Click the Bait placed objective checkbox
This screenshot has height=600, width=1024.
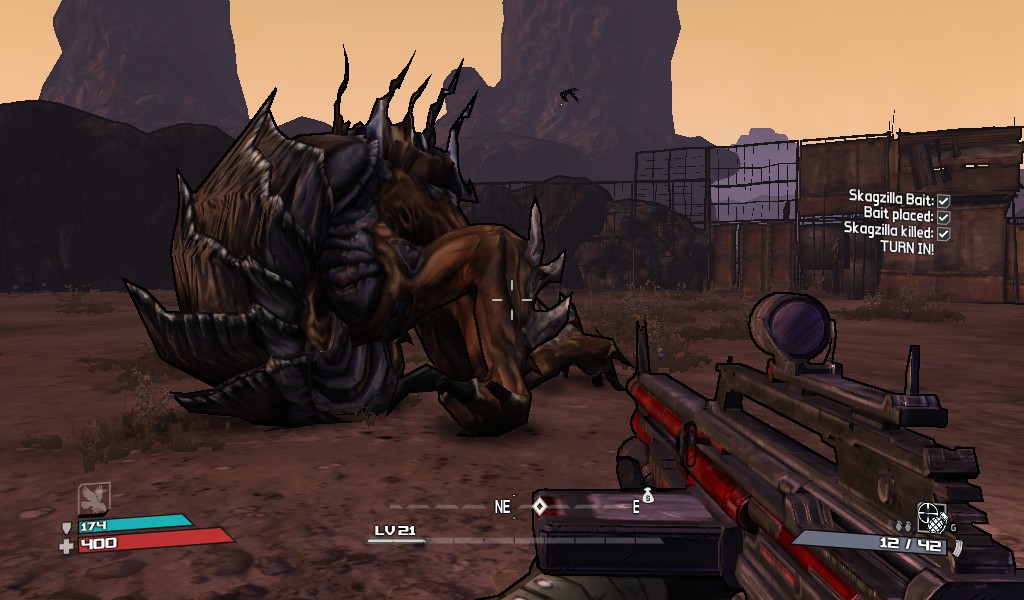[943, 216]
